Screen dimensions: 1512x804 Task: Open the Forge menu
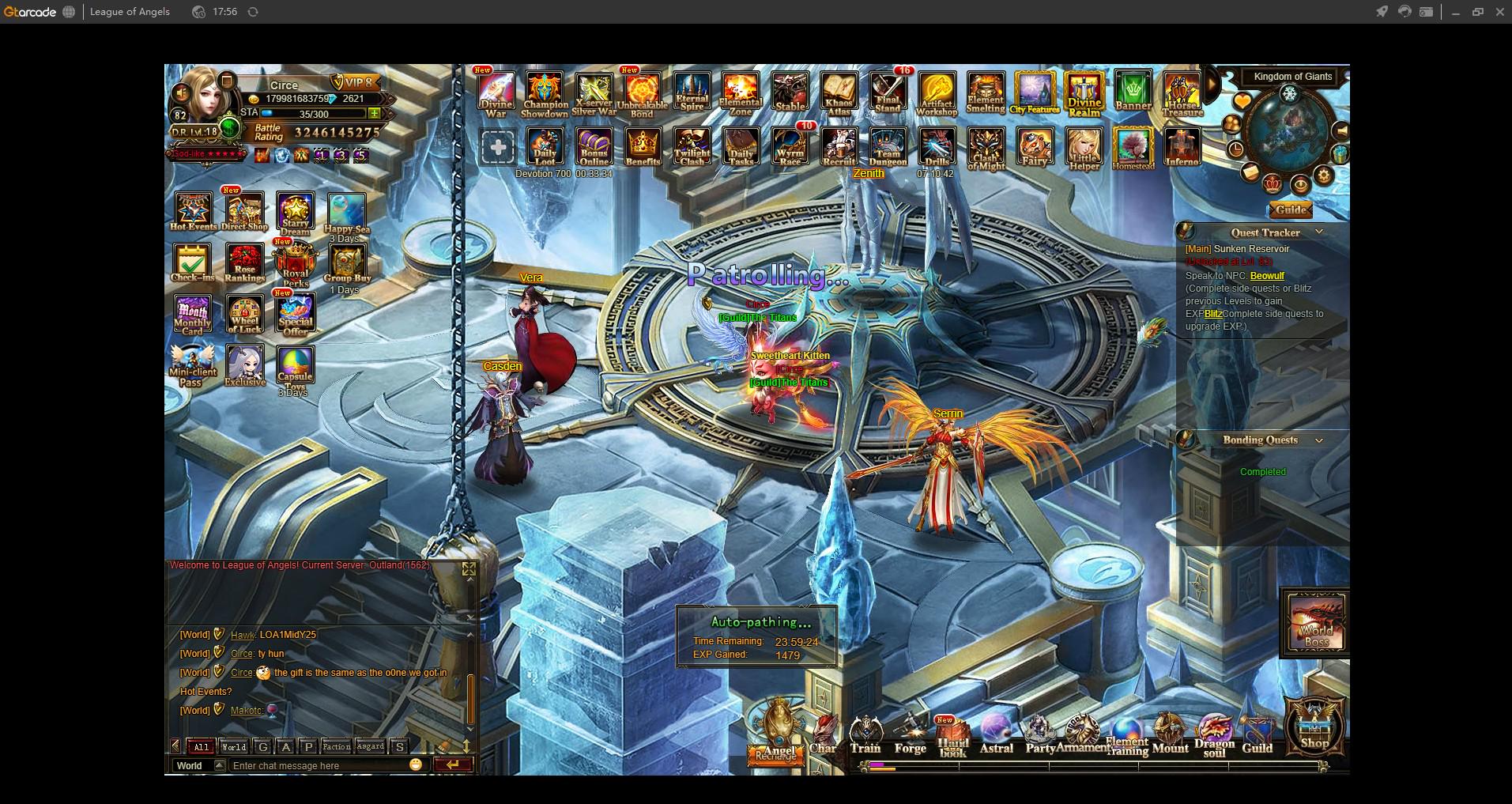coord(910,736)
